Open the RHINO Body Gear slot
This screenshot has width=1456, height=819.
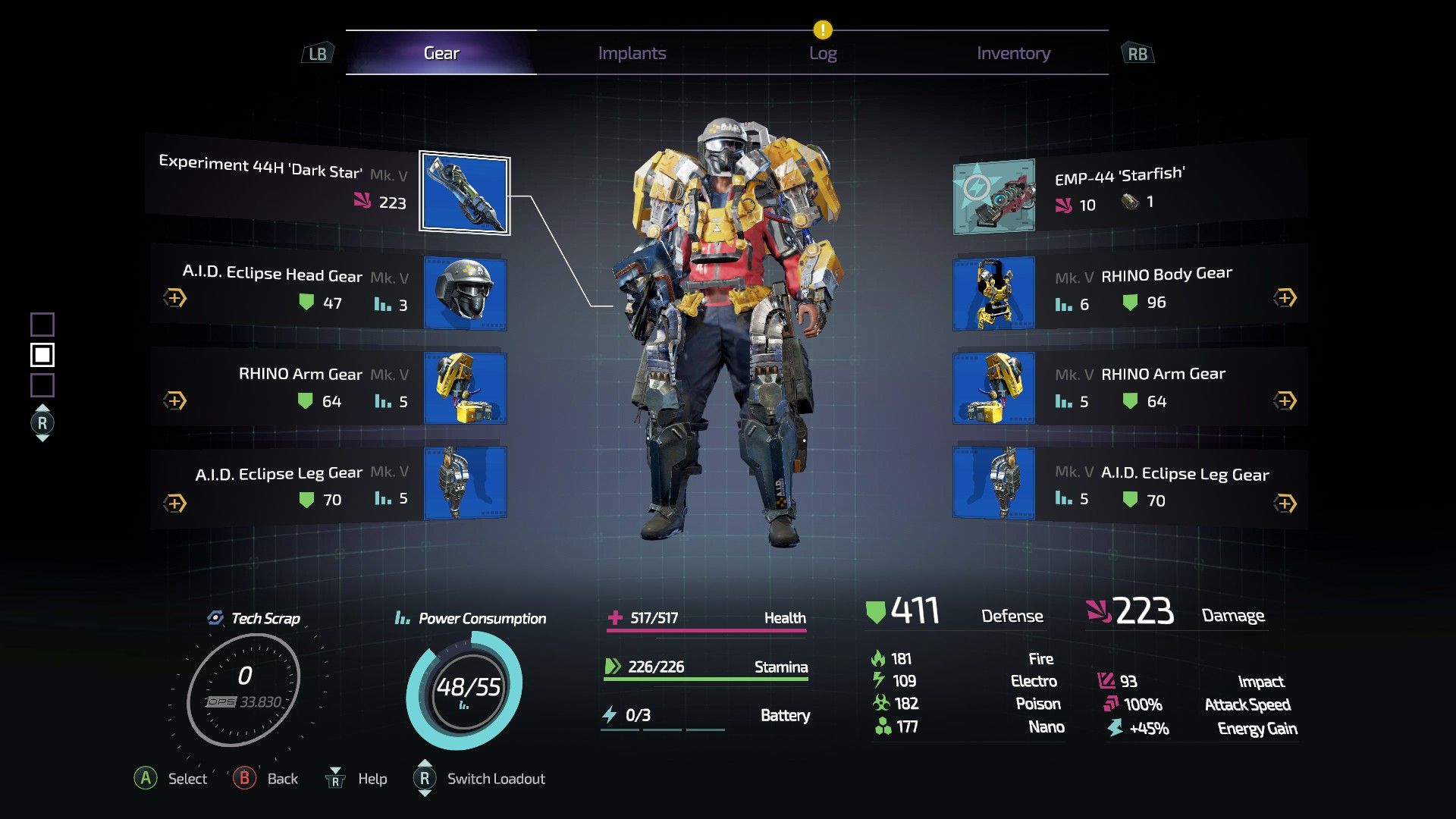coord(993,293)
